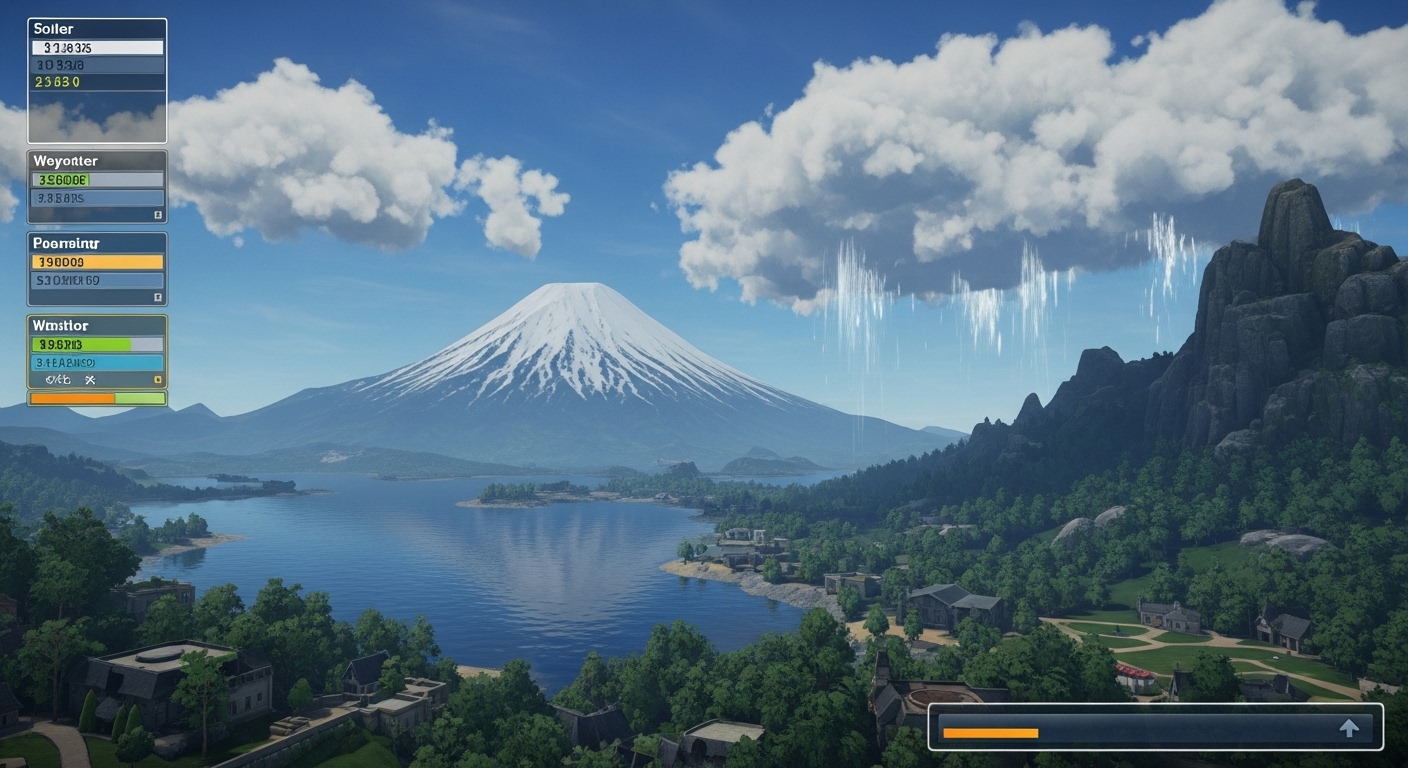Select the Soiler panel title

click(54, 29)
